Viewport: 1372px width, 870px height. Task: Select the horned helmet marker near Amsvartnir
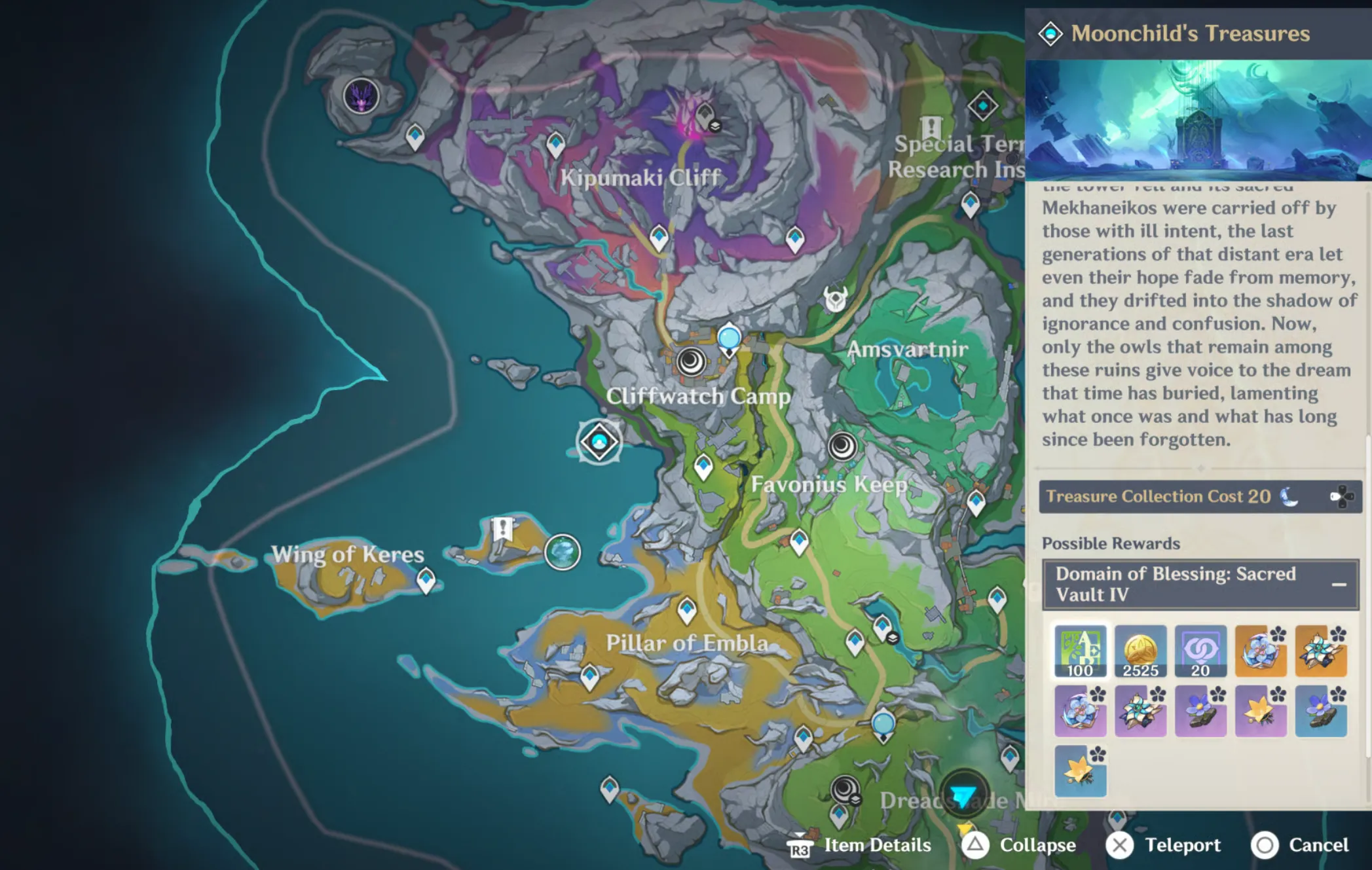coord(836,299)
